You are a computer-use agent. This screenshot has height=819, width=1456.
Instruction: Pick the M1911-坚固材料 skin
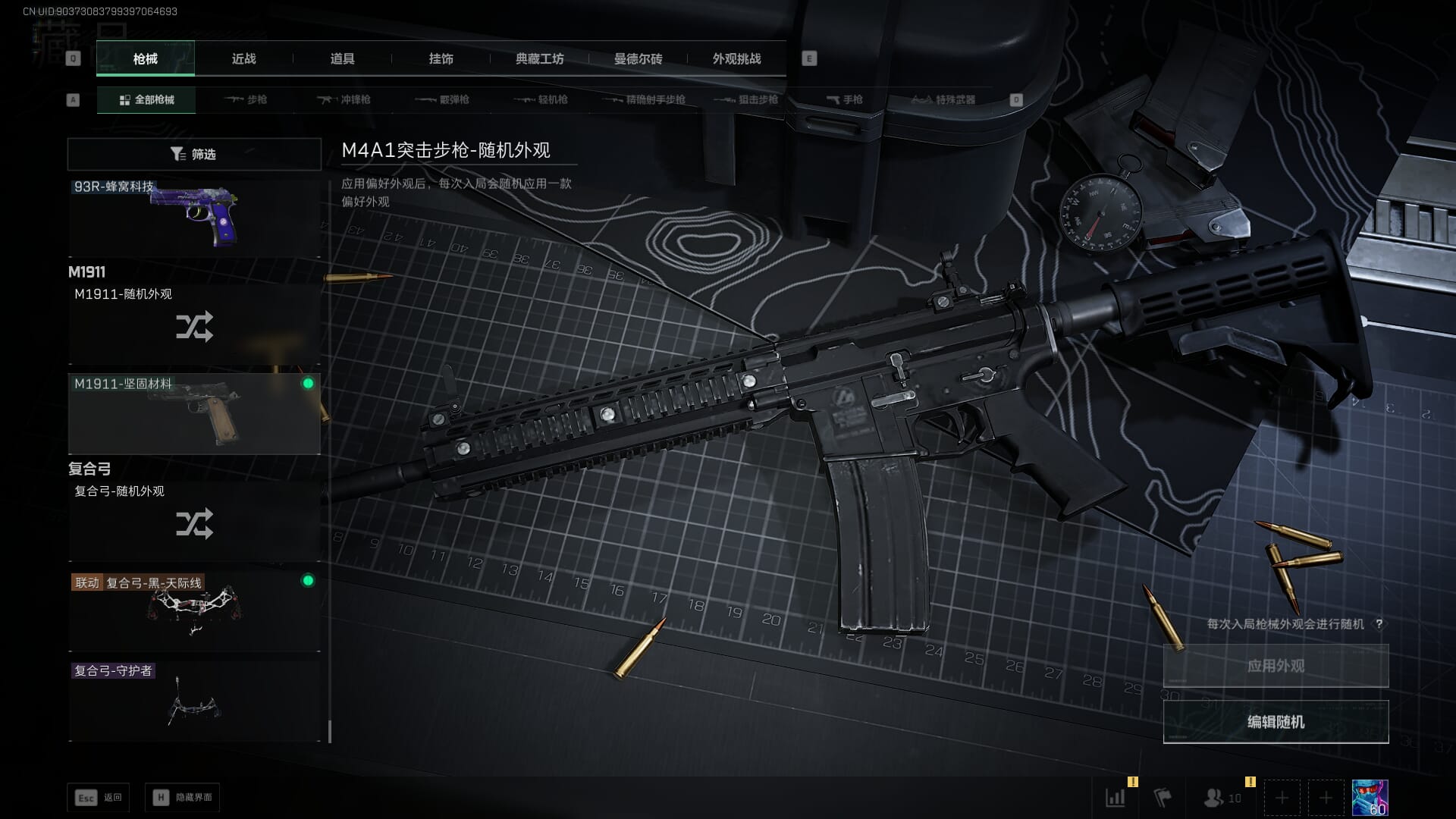pos(194,413)
